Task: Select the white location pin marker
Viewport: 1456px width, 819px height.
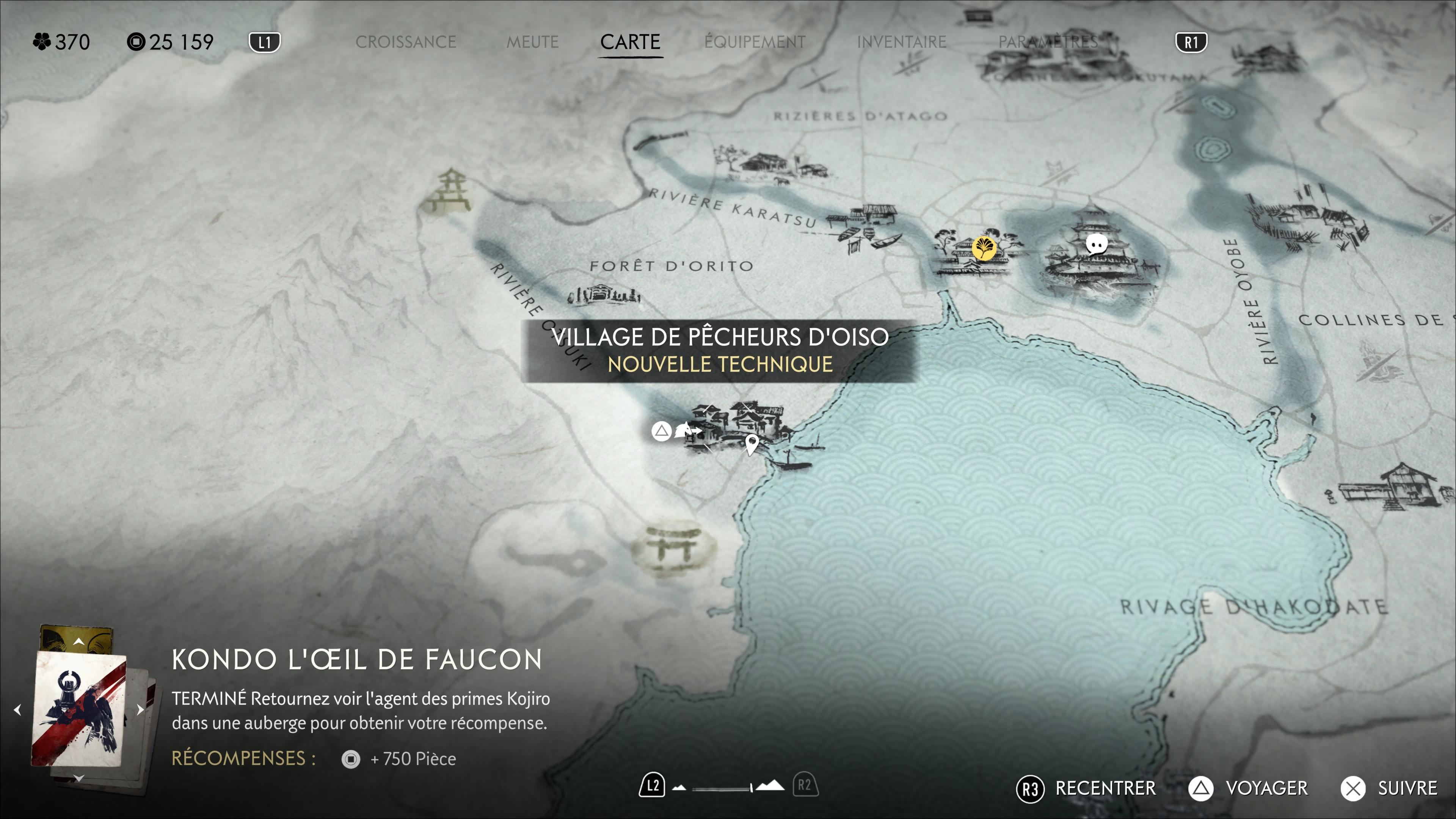Action: [x=751, y=444]
